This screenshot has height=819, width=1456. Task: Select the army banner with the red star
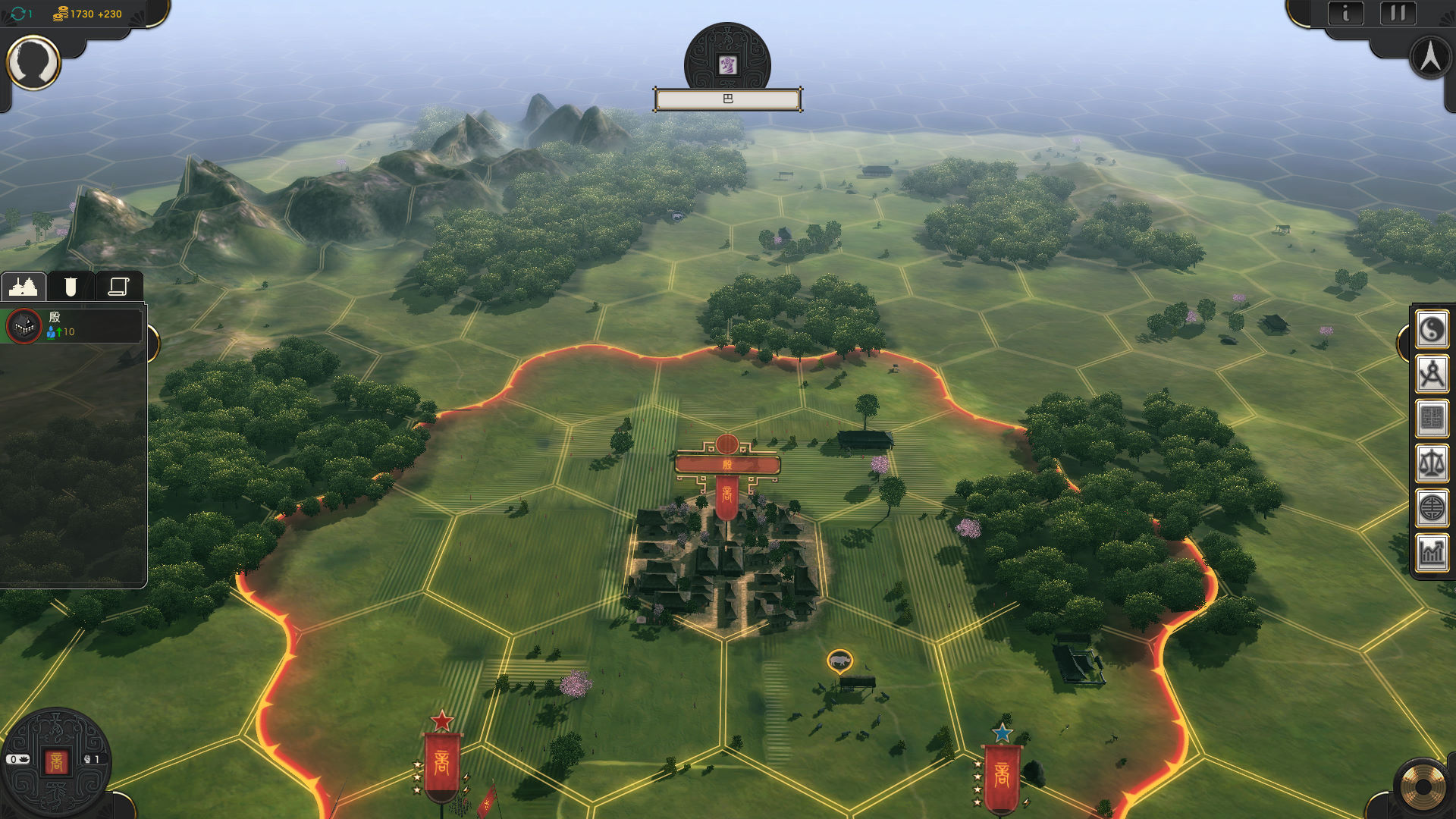(x=442, y=762)
